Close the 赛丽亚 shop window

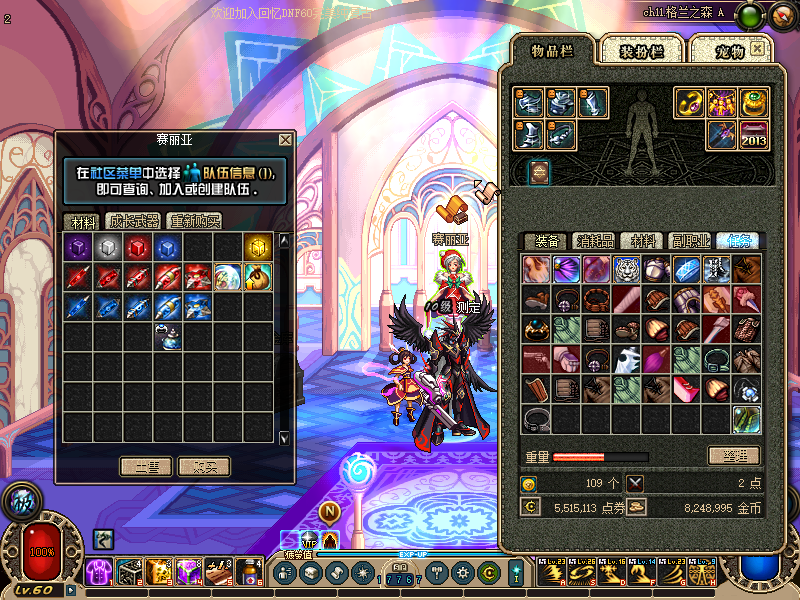tap(286, 140)
